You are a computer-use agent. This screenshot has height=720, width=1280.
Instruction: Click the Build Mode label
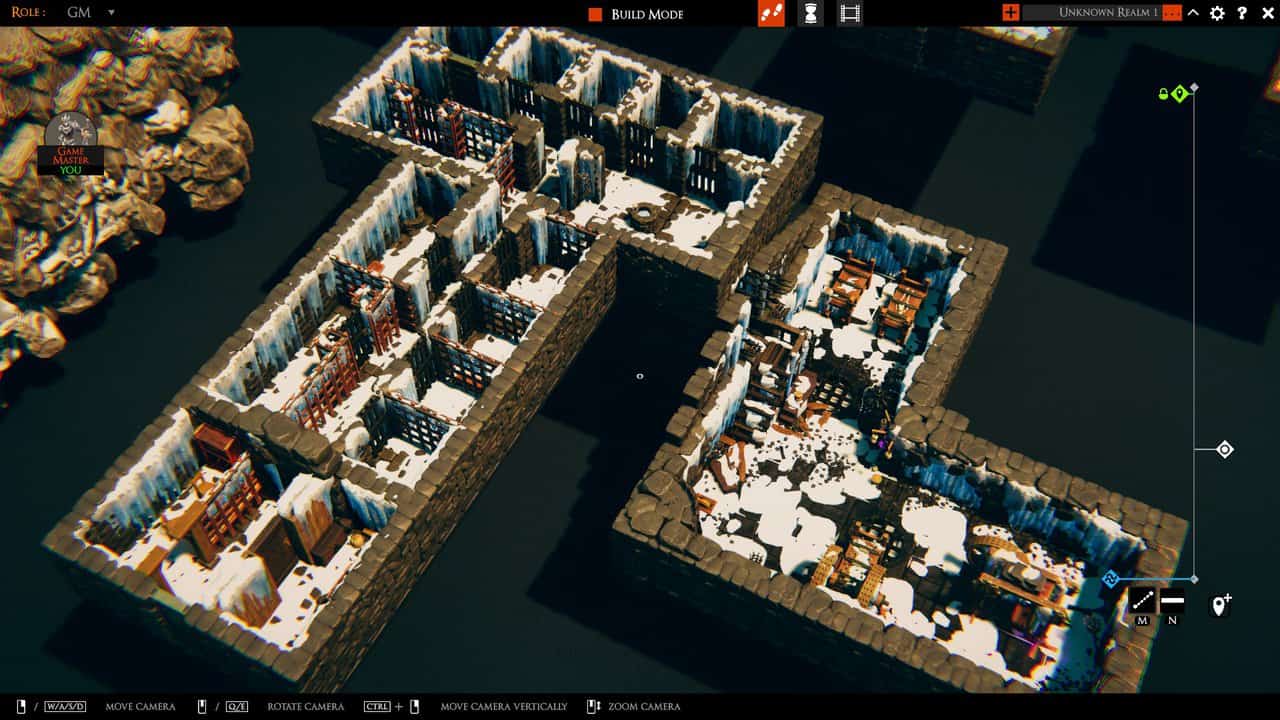click(646, 14)
